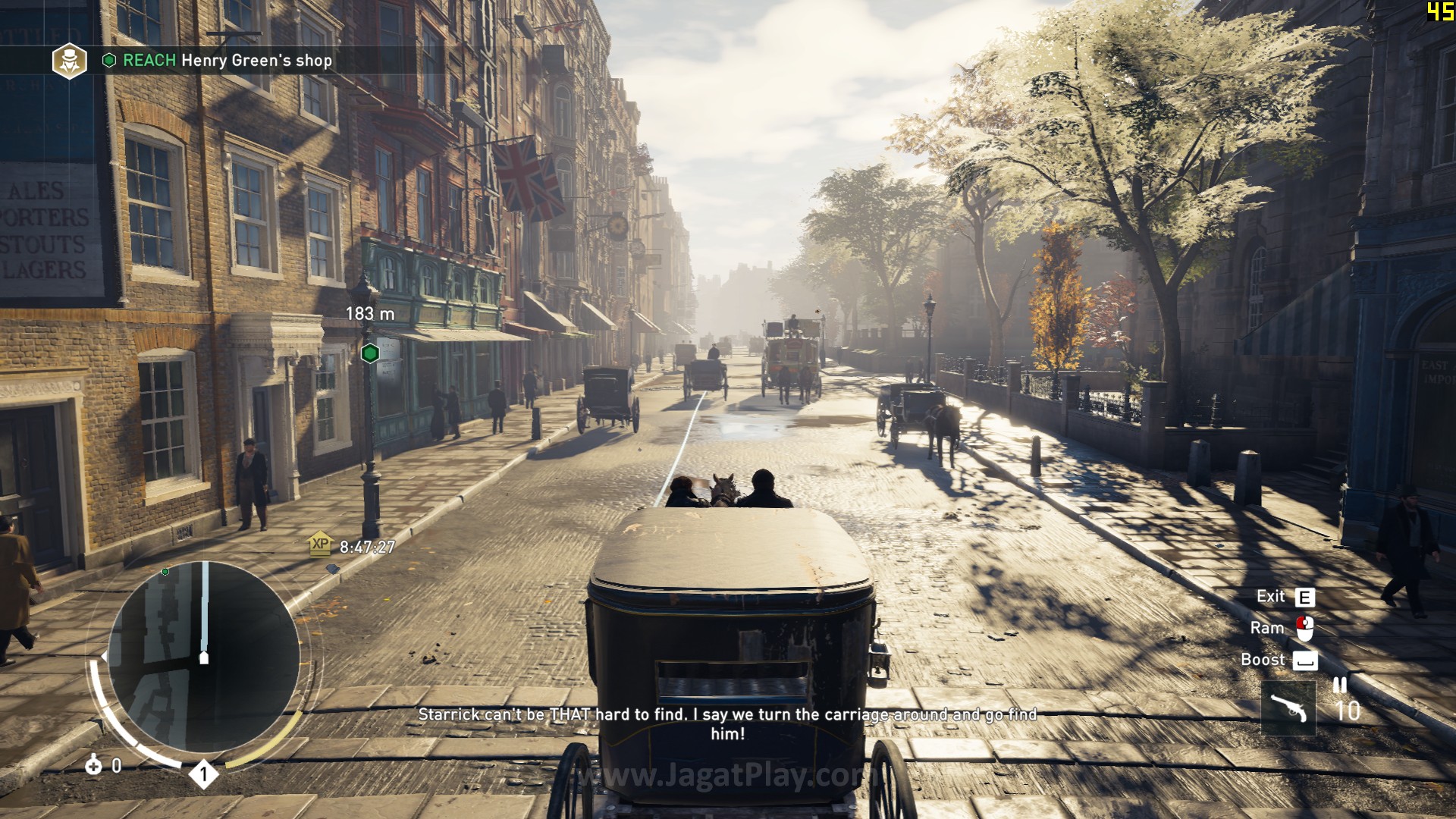This screenshot has width=1456, height=819.
Task: Click the medicine count icon
Action: [94, 765]
